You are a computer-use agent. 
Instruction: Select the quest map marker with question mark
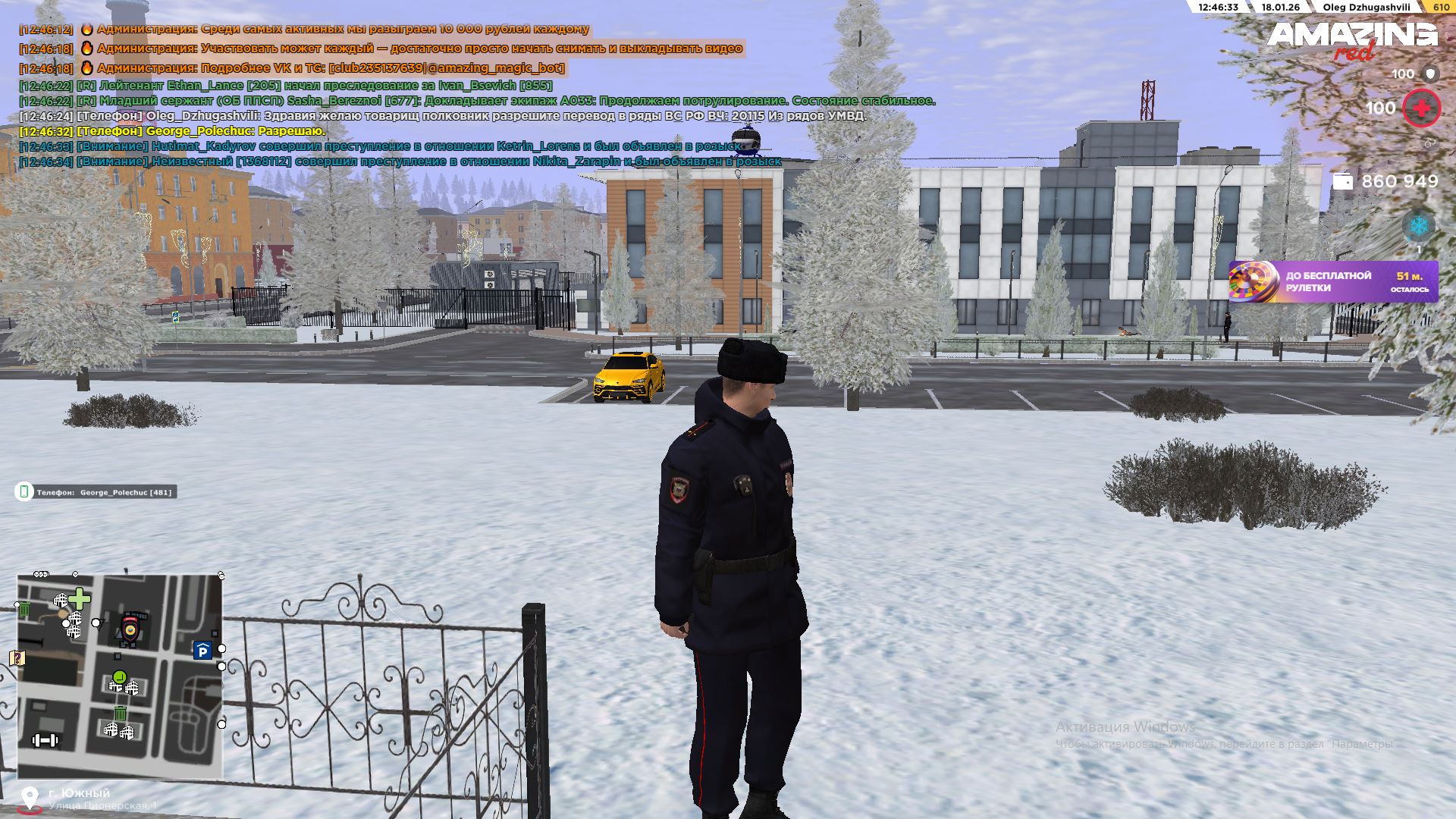tap(17, 657)
